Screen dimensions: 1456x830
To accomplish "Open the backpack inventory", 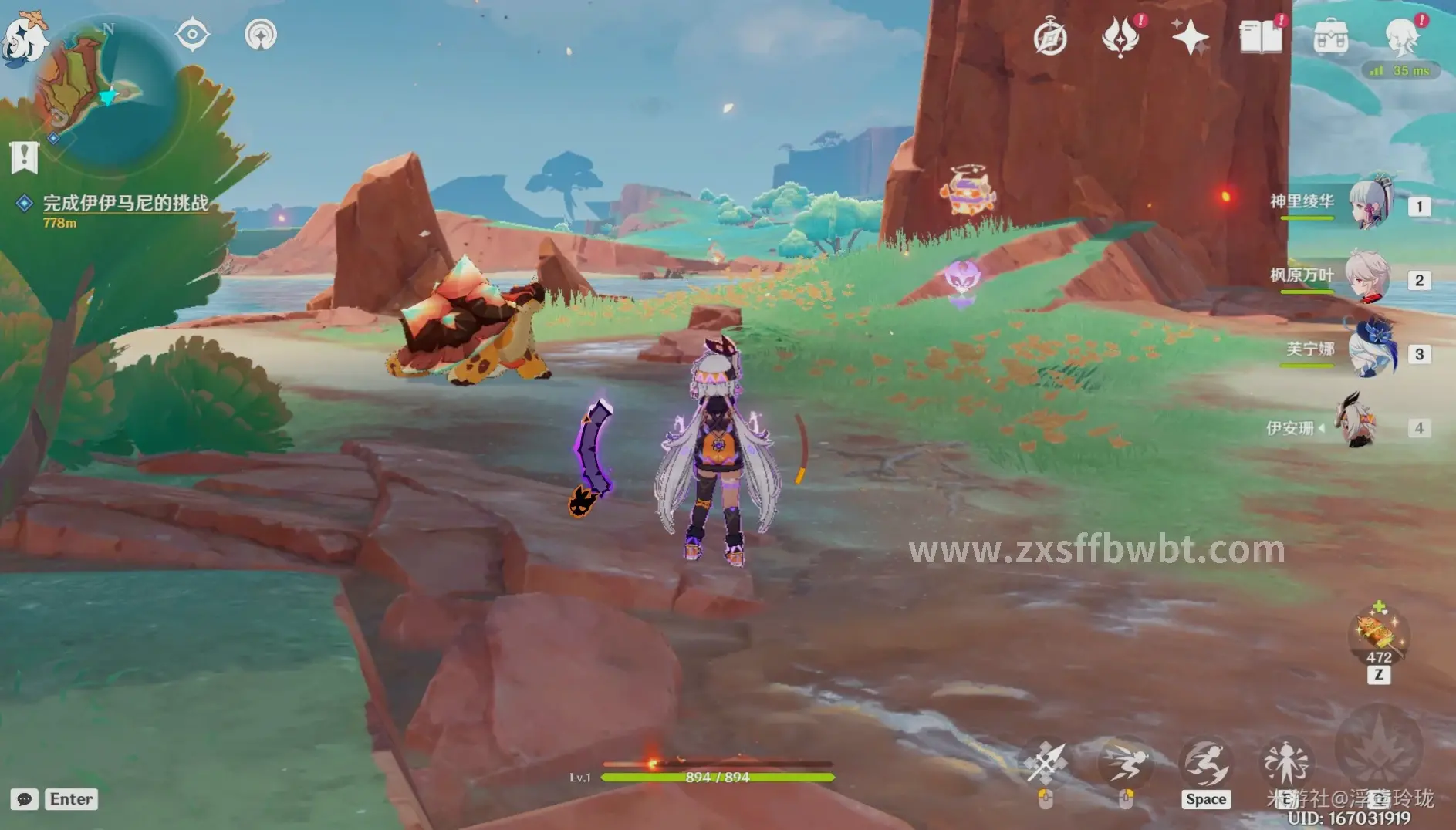I will (x=1330, y=36).
